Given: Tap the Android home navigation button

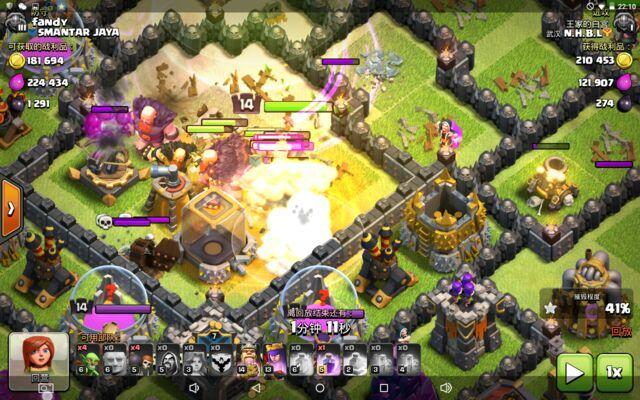Looking at the screenshot, I should coord(319,387).
